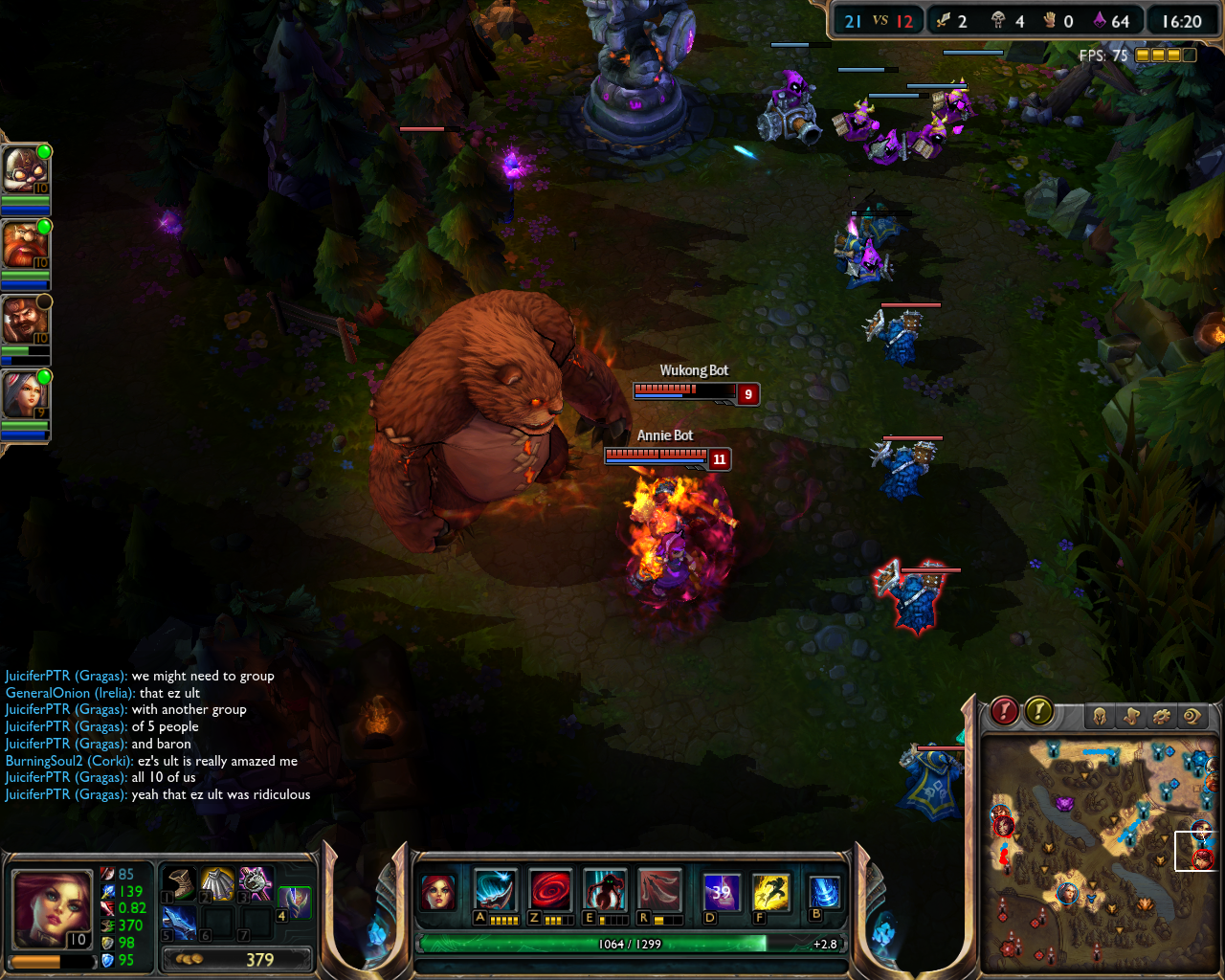The height and width of the screenshot is (980, 1225).
Task: Select the summoner spell on cooldown showing 39
Action: 721,892
